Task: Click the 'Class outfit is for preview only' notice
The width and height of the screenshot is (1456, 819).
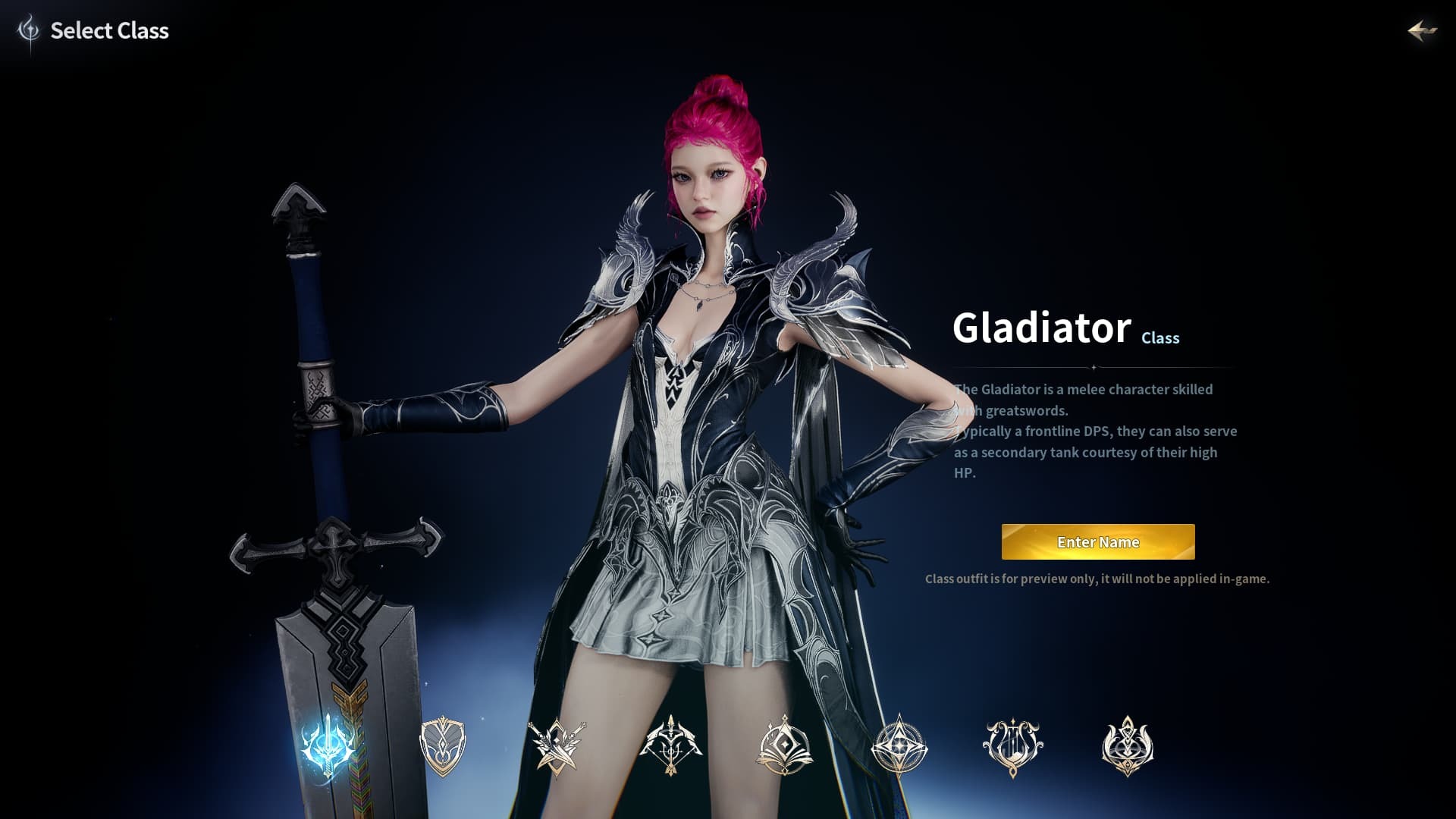Action: (1098, 578)
